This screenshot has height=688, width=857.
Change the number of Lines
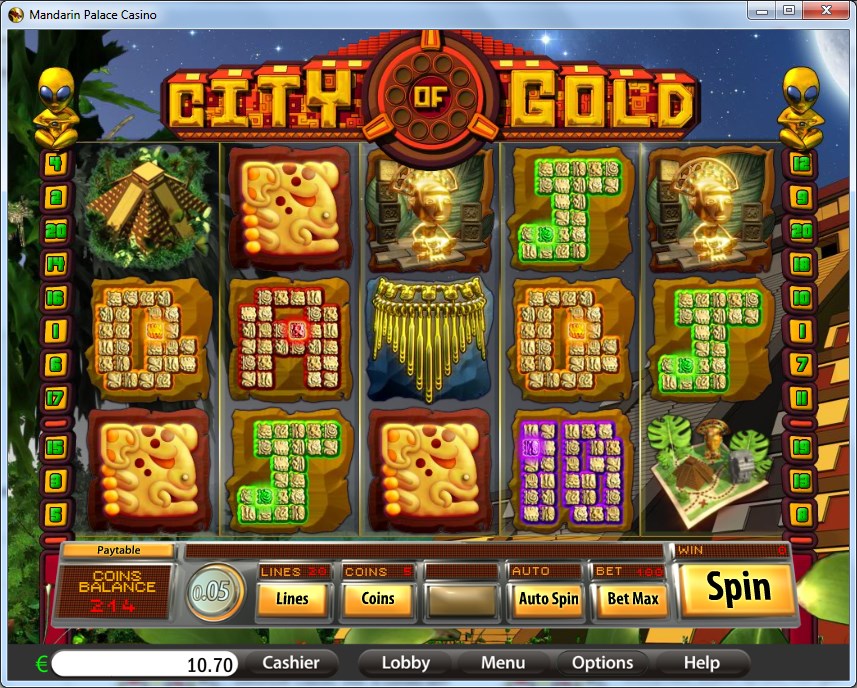pos(292,599)
